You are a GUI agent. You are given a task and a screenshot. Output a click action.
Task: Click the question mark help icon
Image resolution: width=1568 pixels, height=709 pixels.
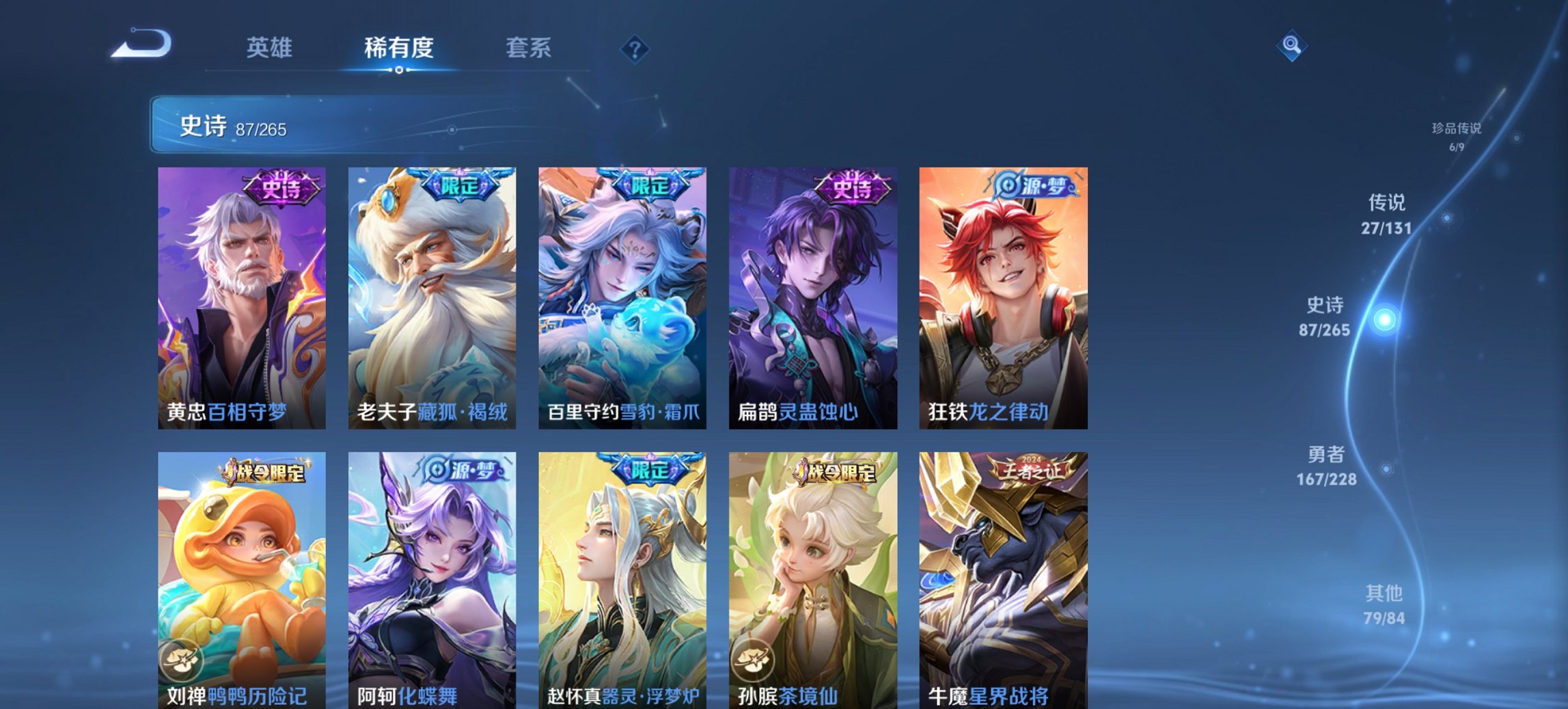[x=635, y=49]
